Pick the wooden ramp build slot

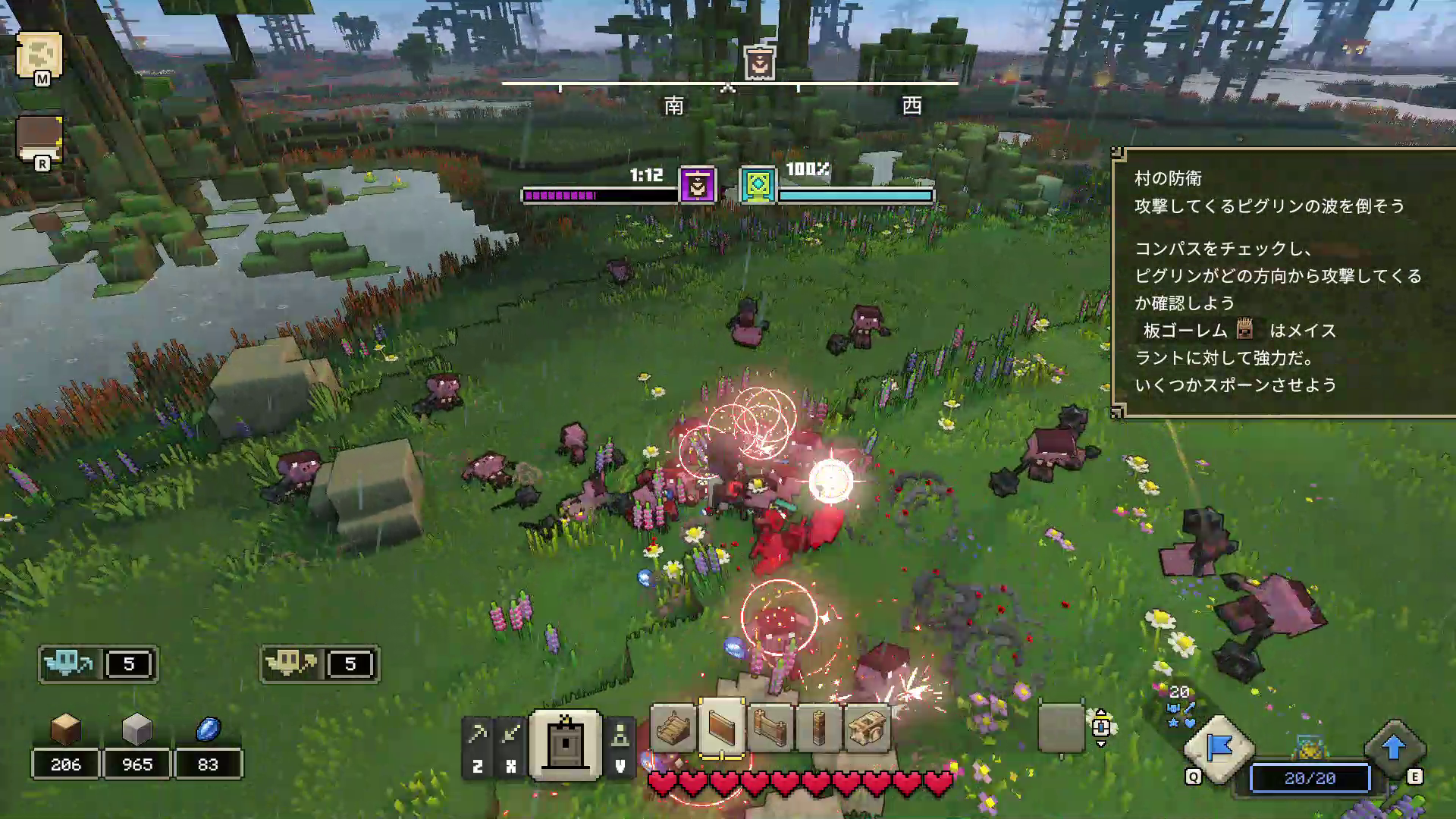click(673, 728)
